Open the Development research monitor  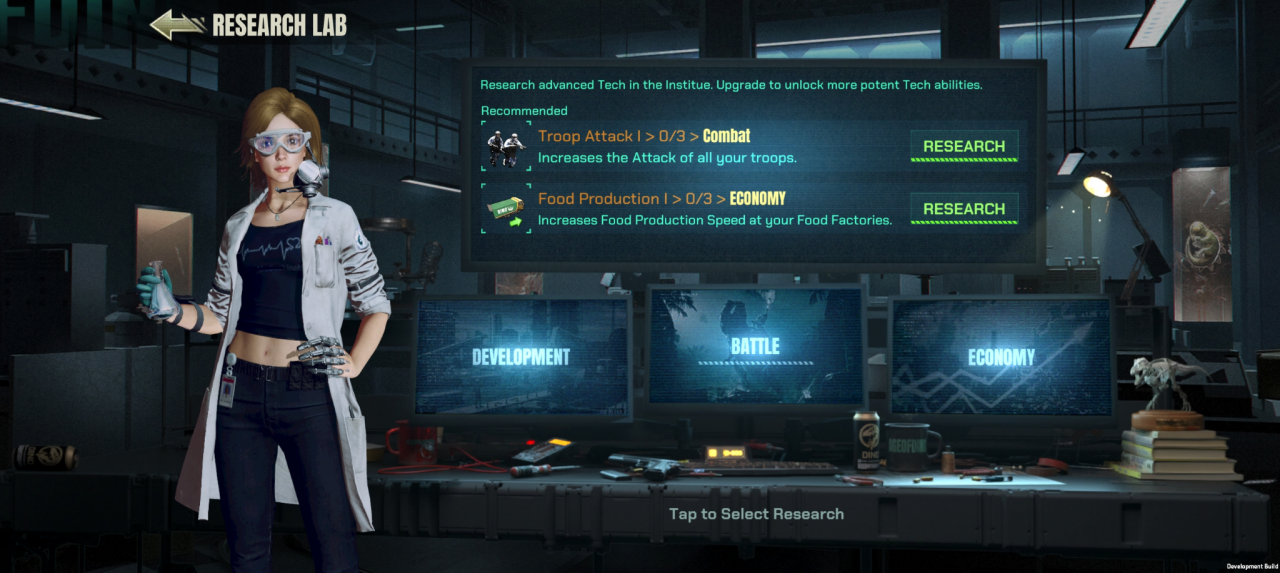click(x=521, y=356)
